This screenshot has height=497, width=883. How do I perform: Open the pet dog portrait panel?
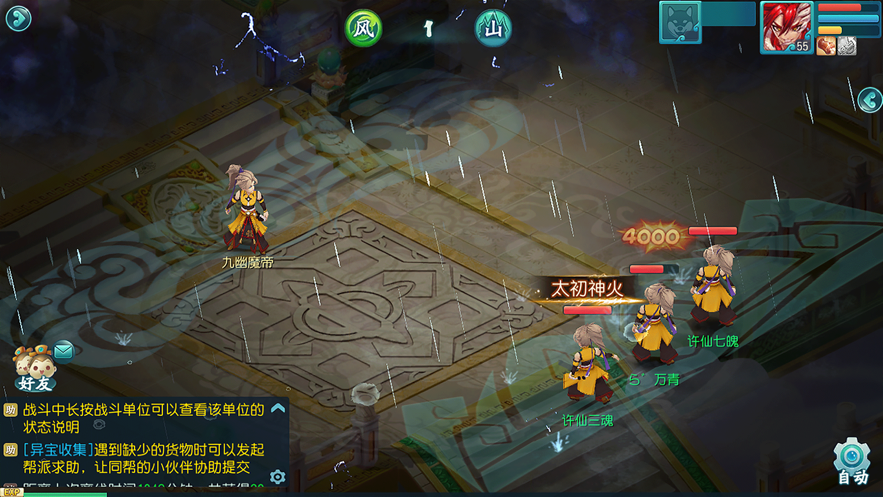pyautogui.click(x=680, y=22)
